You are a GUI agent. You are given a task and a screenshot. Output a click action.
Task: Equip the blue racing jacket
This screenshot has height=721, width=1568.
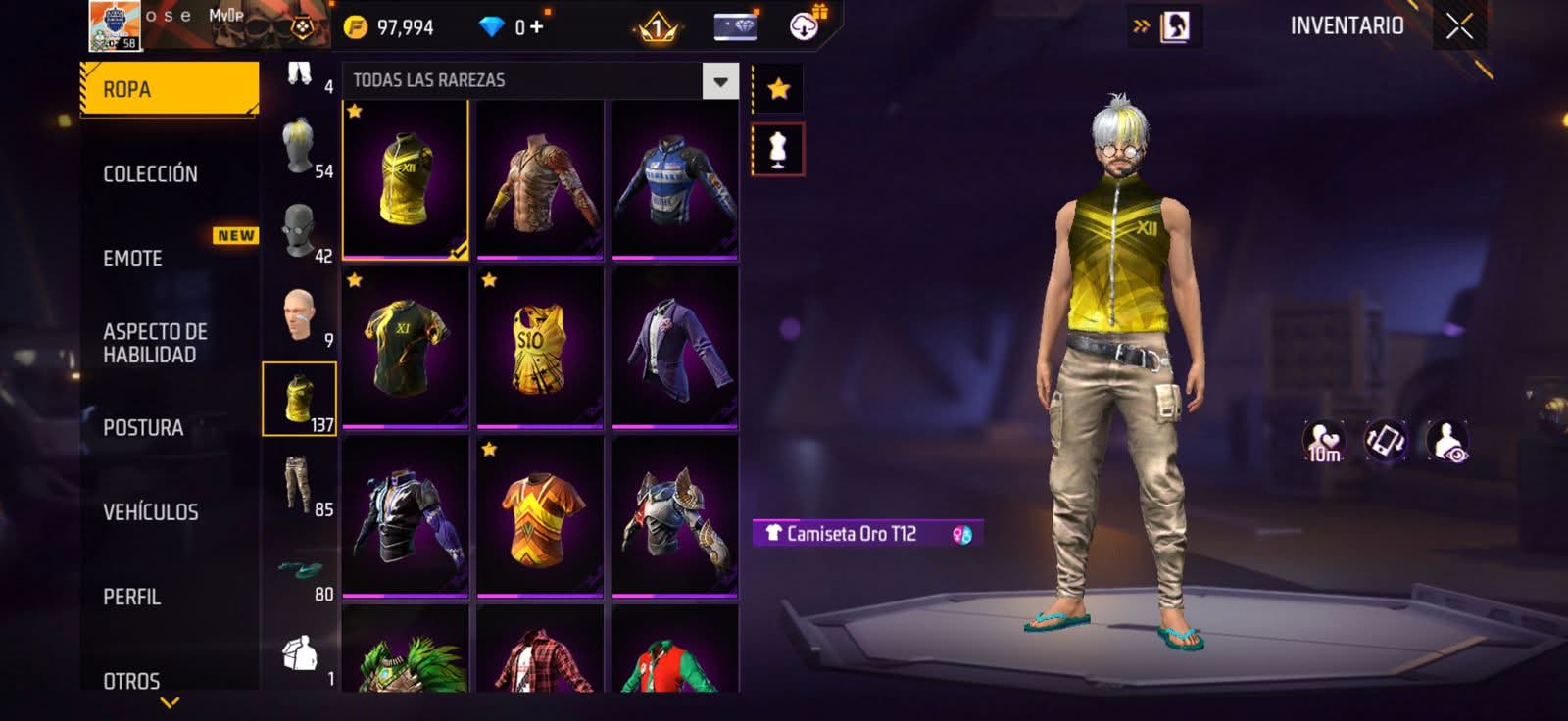(674, 181)
